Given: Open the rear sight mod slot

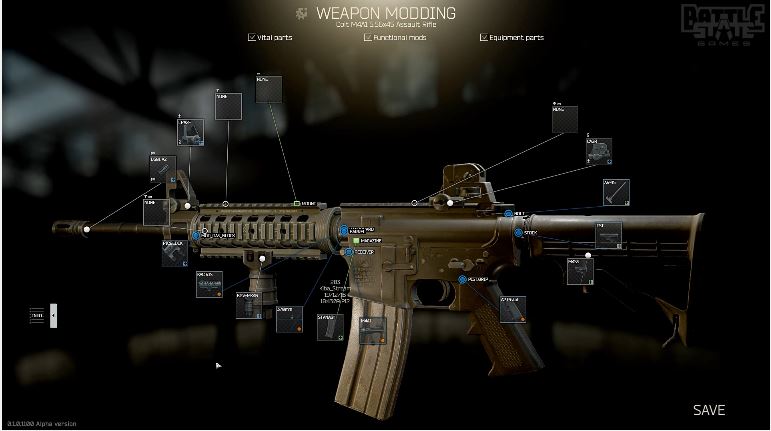Looking at the screenshot, I should pyautogui.click(x=598, y=151).
